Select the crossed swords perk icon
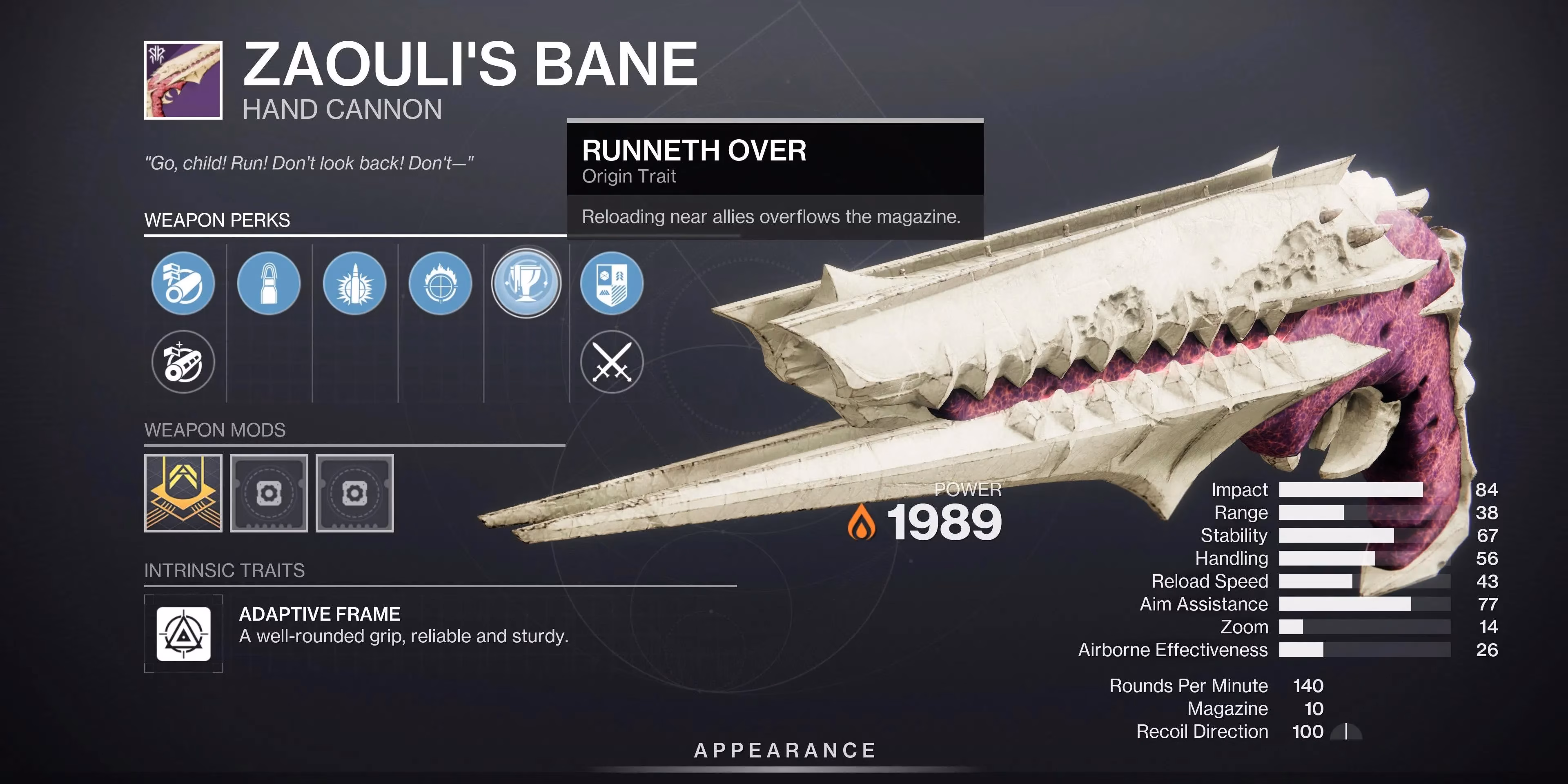Screen dimensions: 1568x784 (x=612, y=361)
